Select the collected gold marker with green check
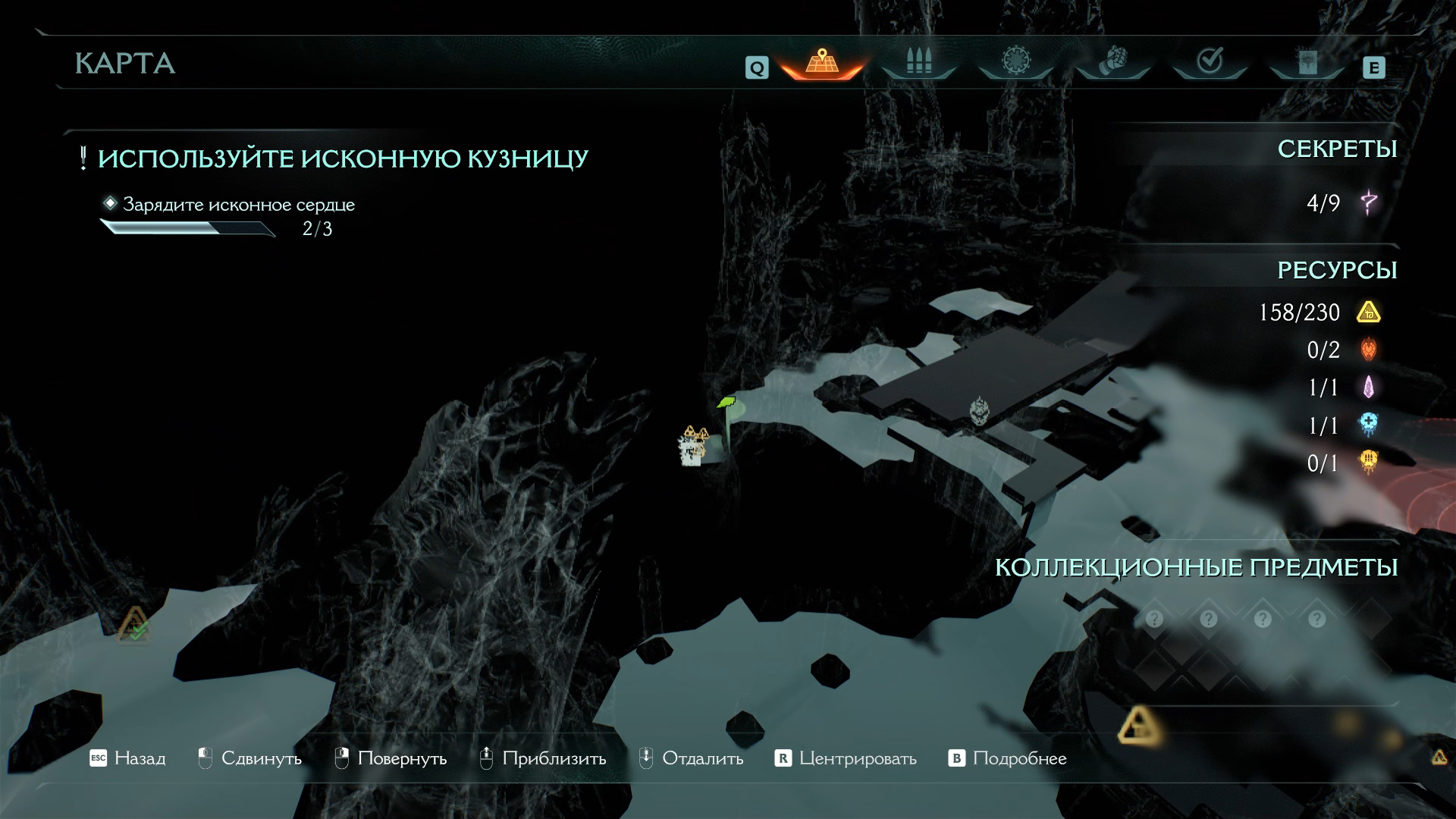1456x819 pixels. point(135,624)
